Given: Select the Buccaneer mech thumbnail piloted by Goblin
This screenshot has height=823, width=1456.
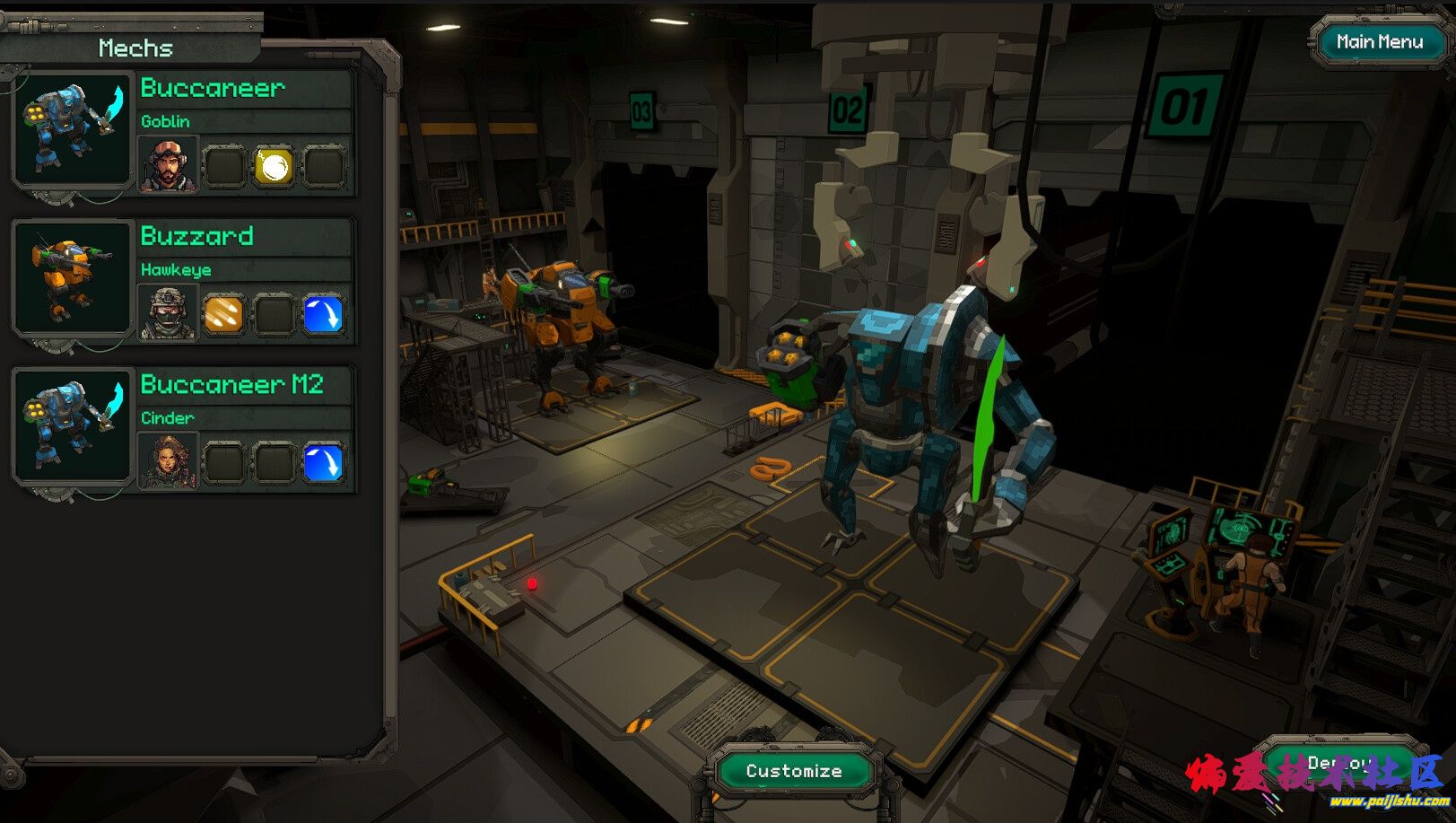Looking at the screenshot, I should coord(72,128).
